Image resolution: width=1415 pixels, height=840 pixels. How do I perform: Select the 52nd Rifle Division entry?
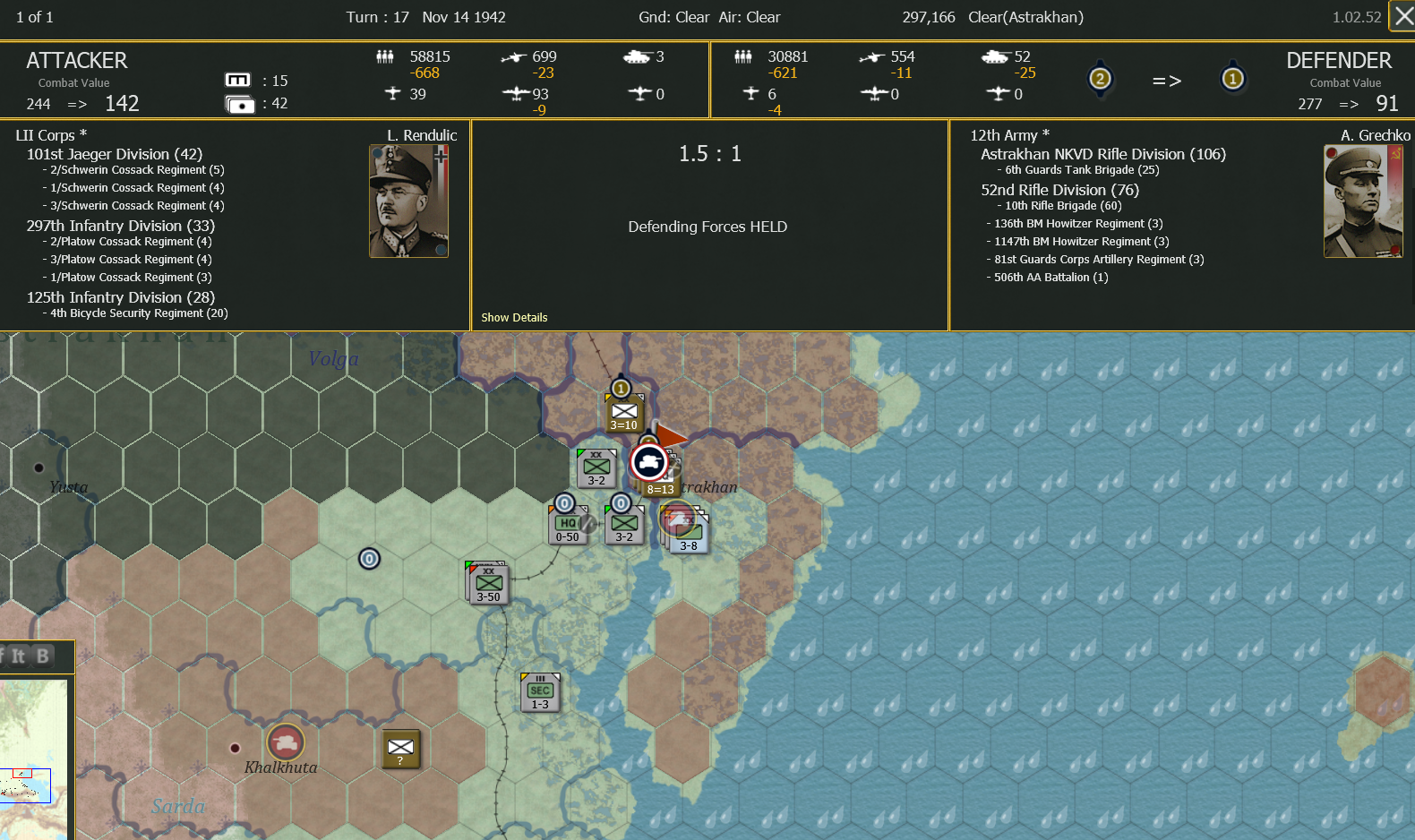click(1059, 190)
